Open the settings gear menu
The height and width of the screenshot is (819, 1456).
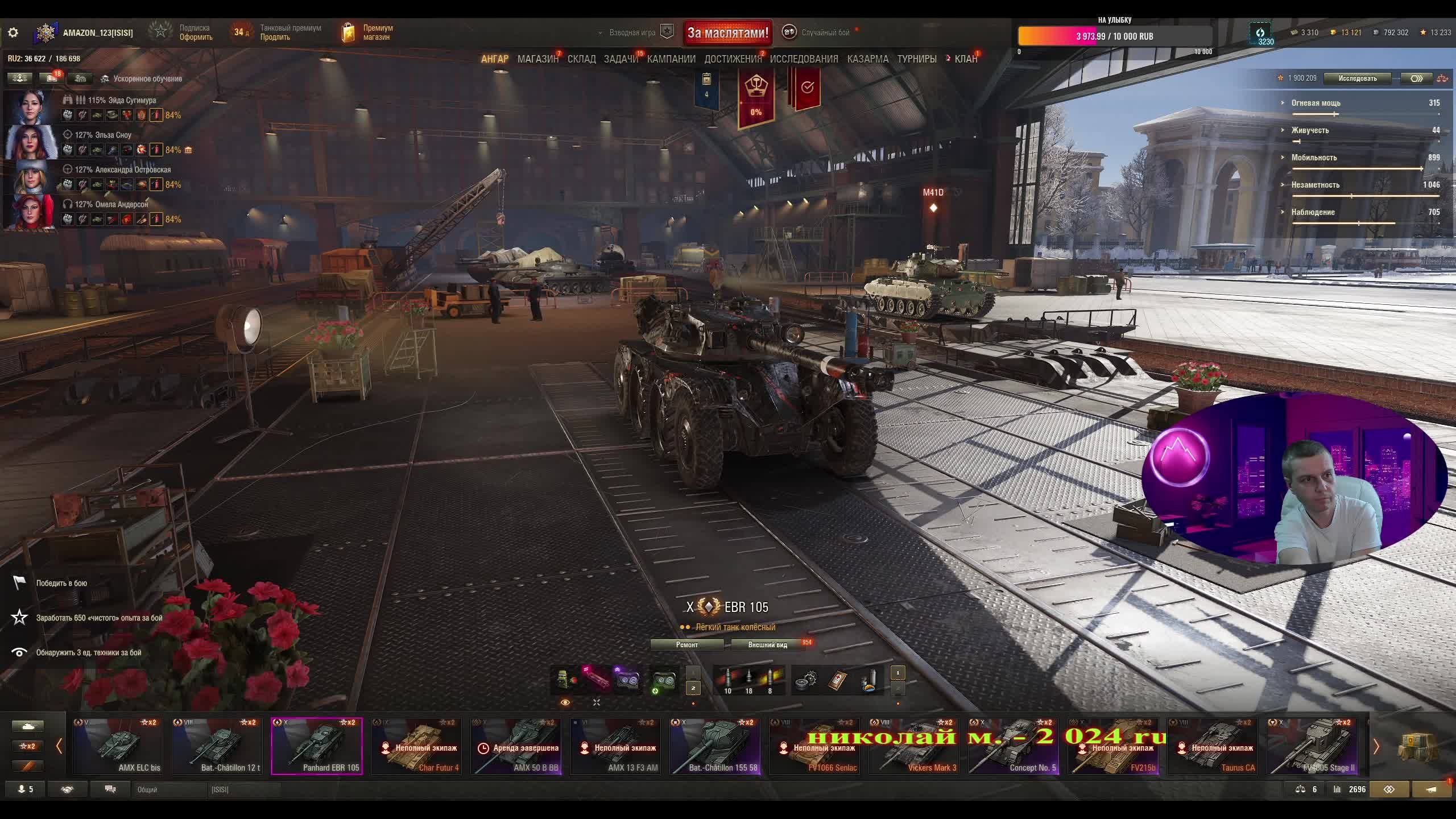click(13, 32)
